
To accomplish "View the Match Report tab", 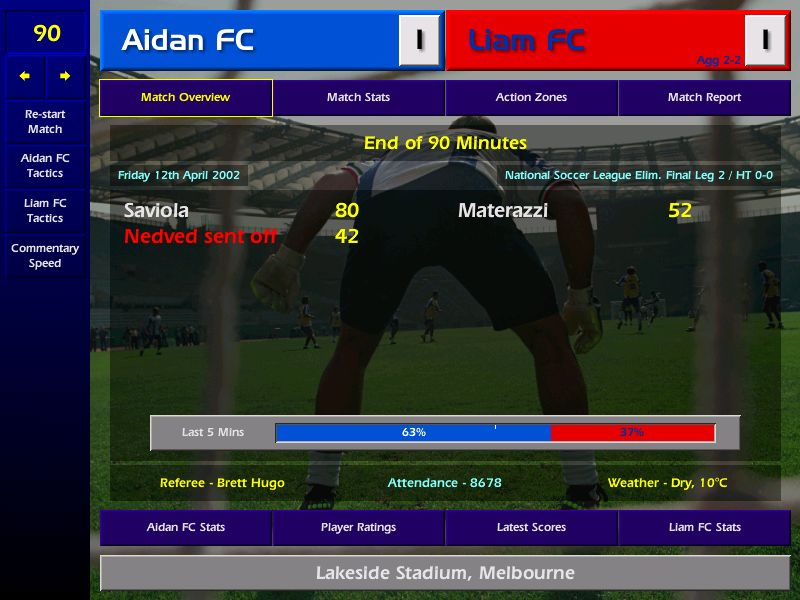I will (x=704, y=98).
